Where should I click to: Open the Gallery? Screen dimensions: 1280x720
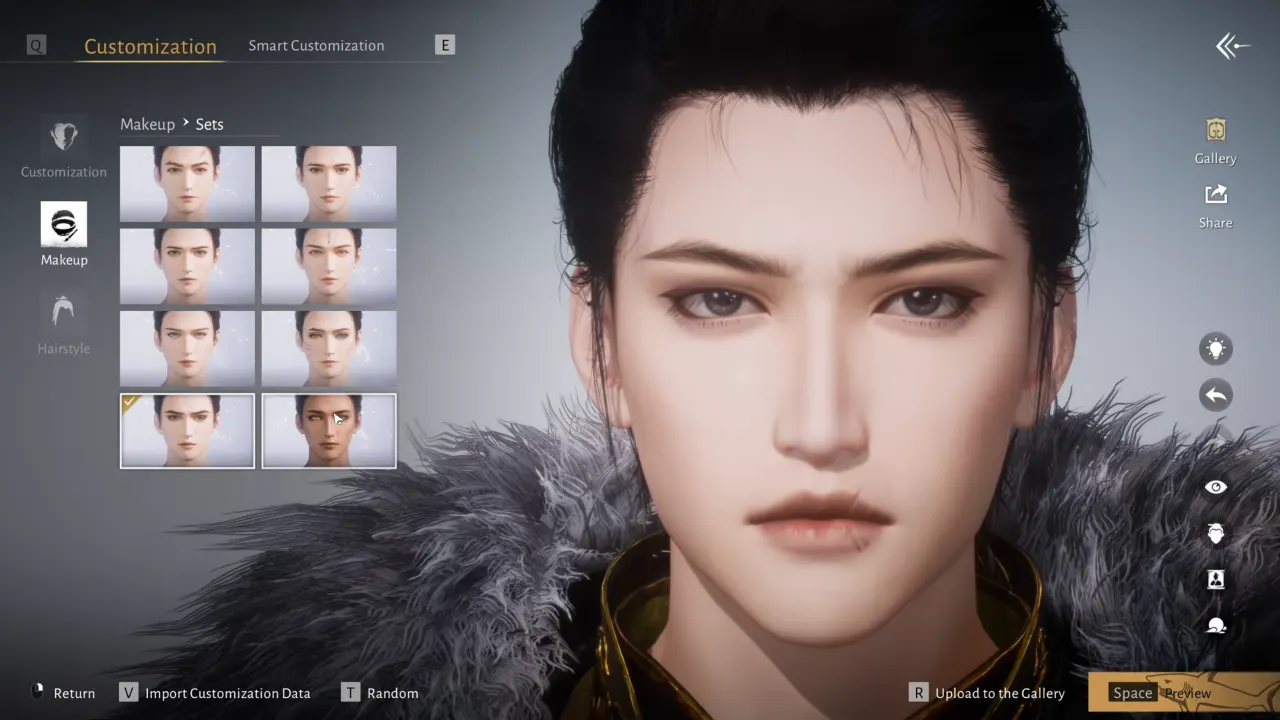[1215, 130]
